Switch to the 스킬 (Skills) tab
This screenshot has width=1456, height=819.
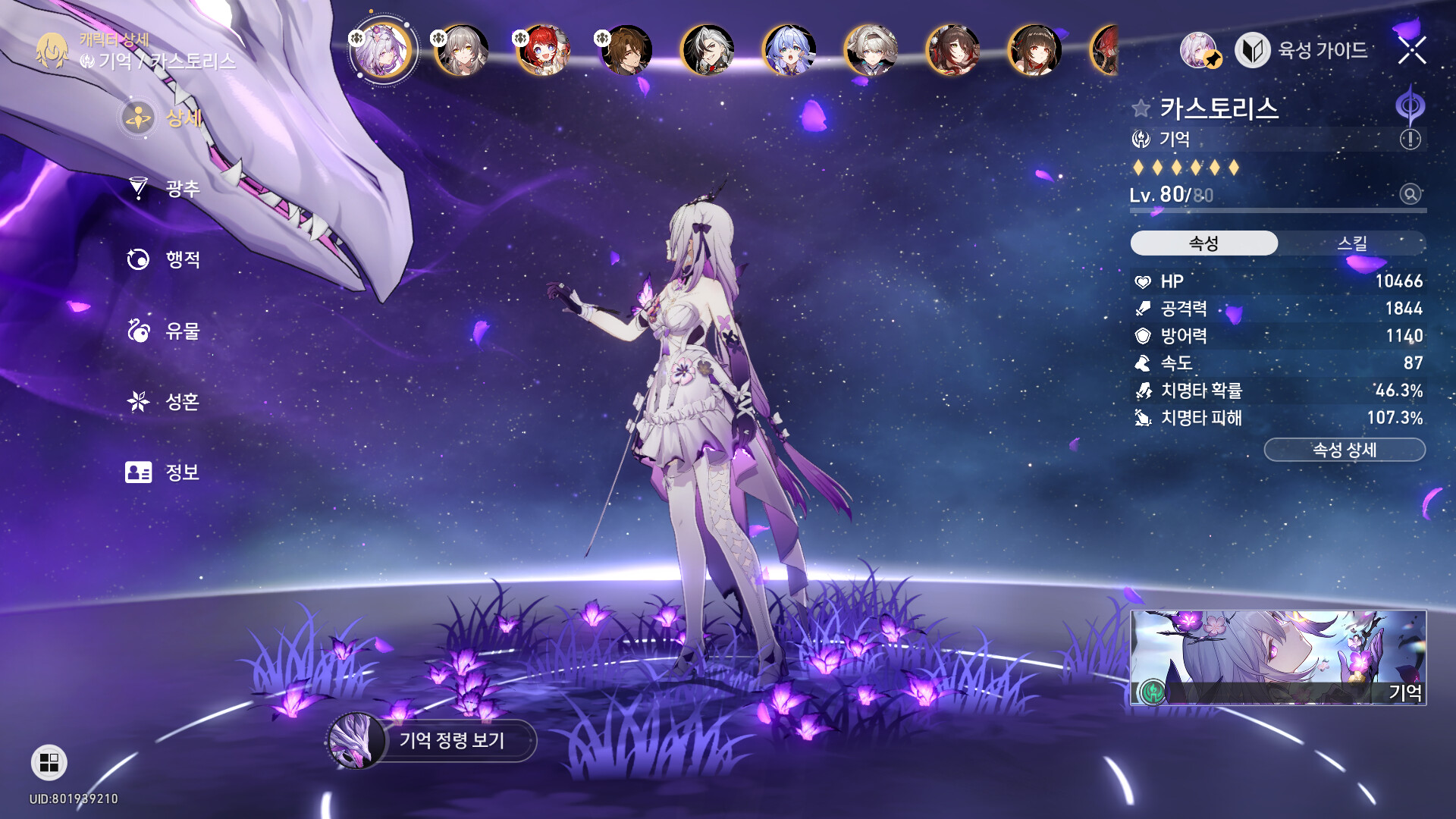click(x=1351, y=243)
